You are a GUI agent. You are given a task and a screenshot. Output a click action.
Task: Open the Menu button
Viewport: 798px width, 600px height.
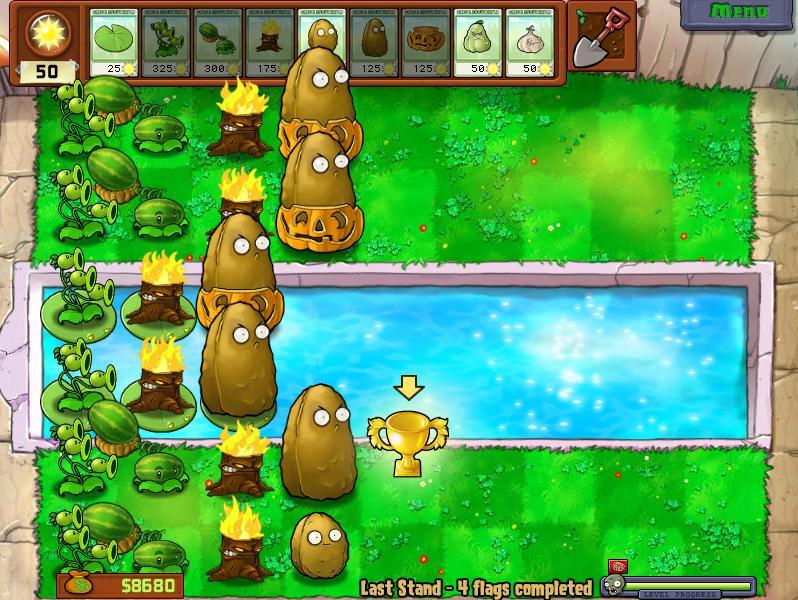pos(739,13)
